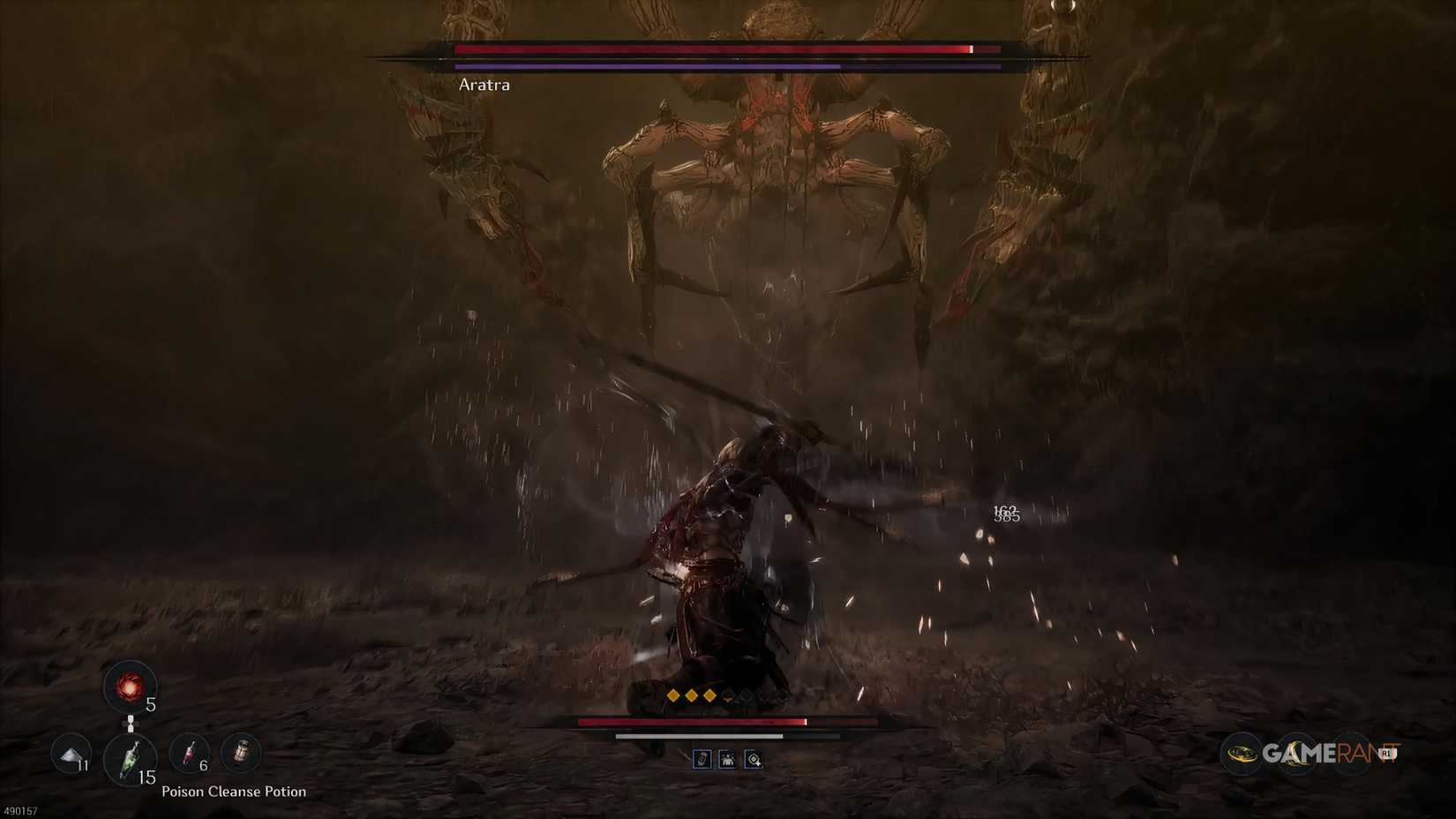Click the red throwing dagger item icon
Screen dimensions: 1456x819
click(188, 755)
